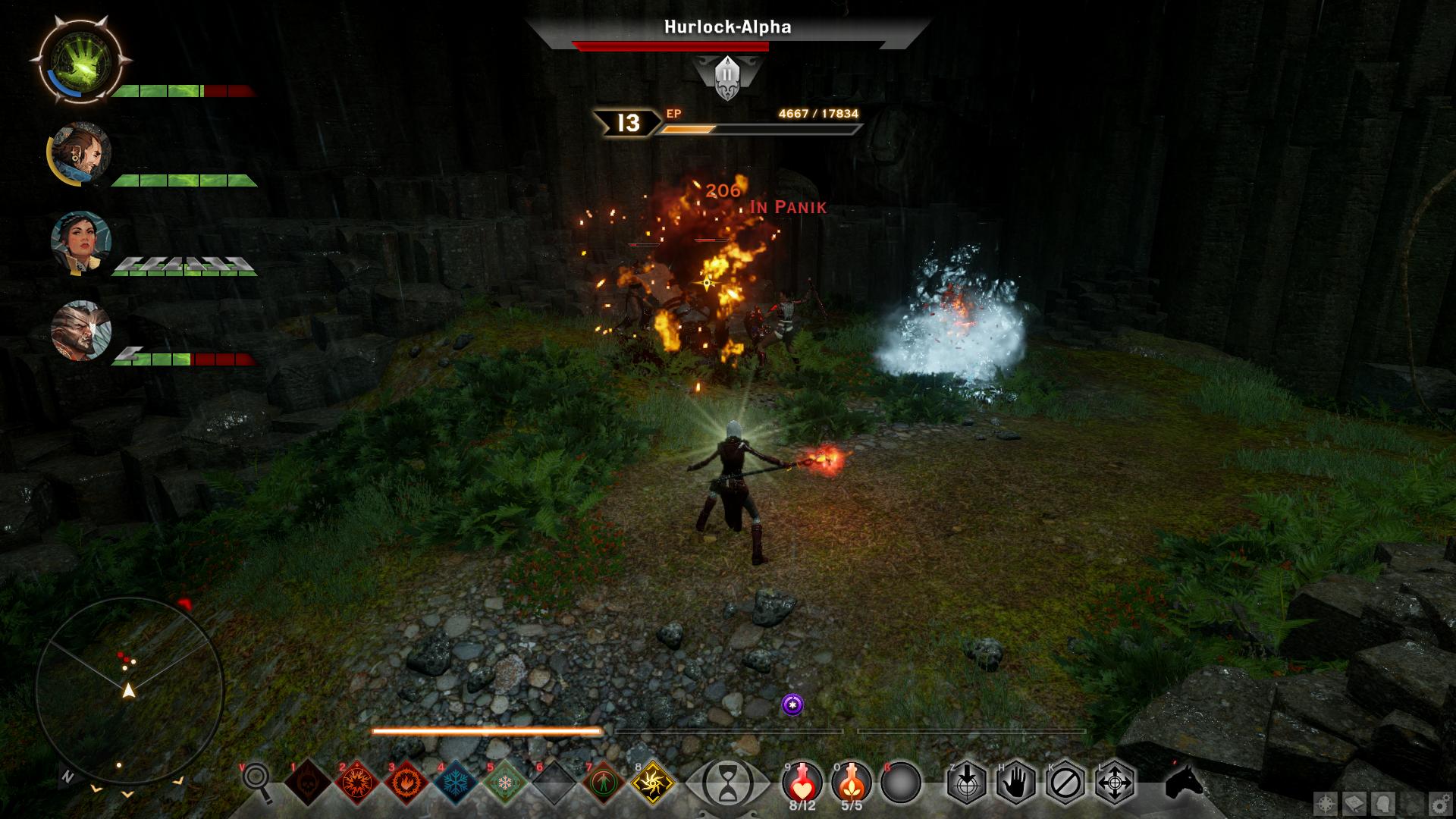Use the flaming skull ability in slot 1
Viewport: 1456px width, 819px height.
click(308, 782)
